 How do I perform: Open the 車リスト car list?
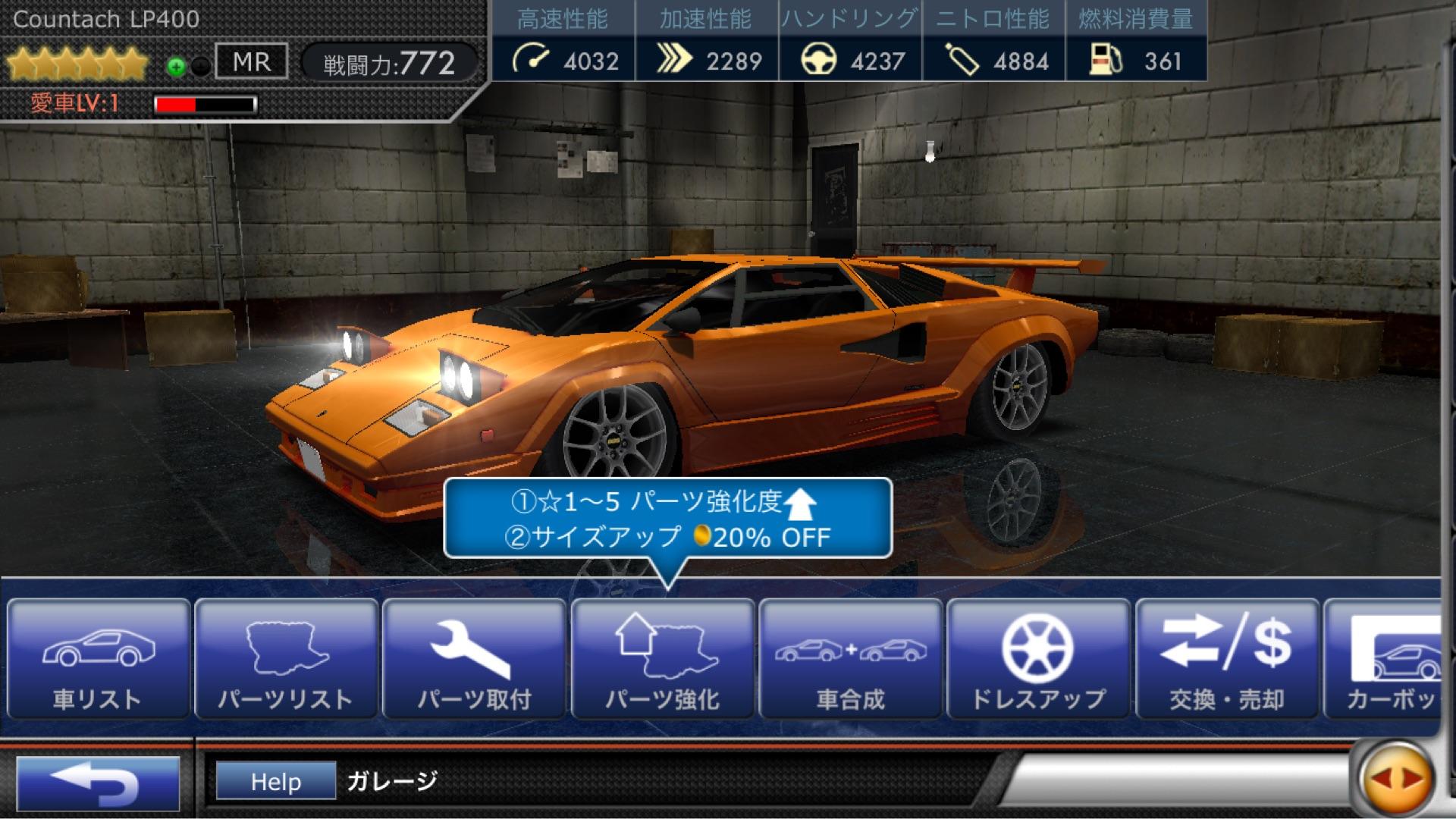pos(97,658)
